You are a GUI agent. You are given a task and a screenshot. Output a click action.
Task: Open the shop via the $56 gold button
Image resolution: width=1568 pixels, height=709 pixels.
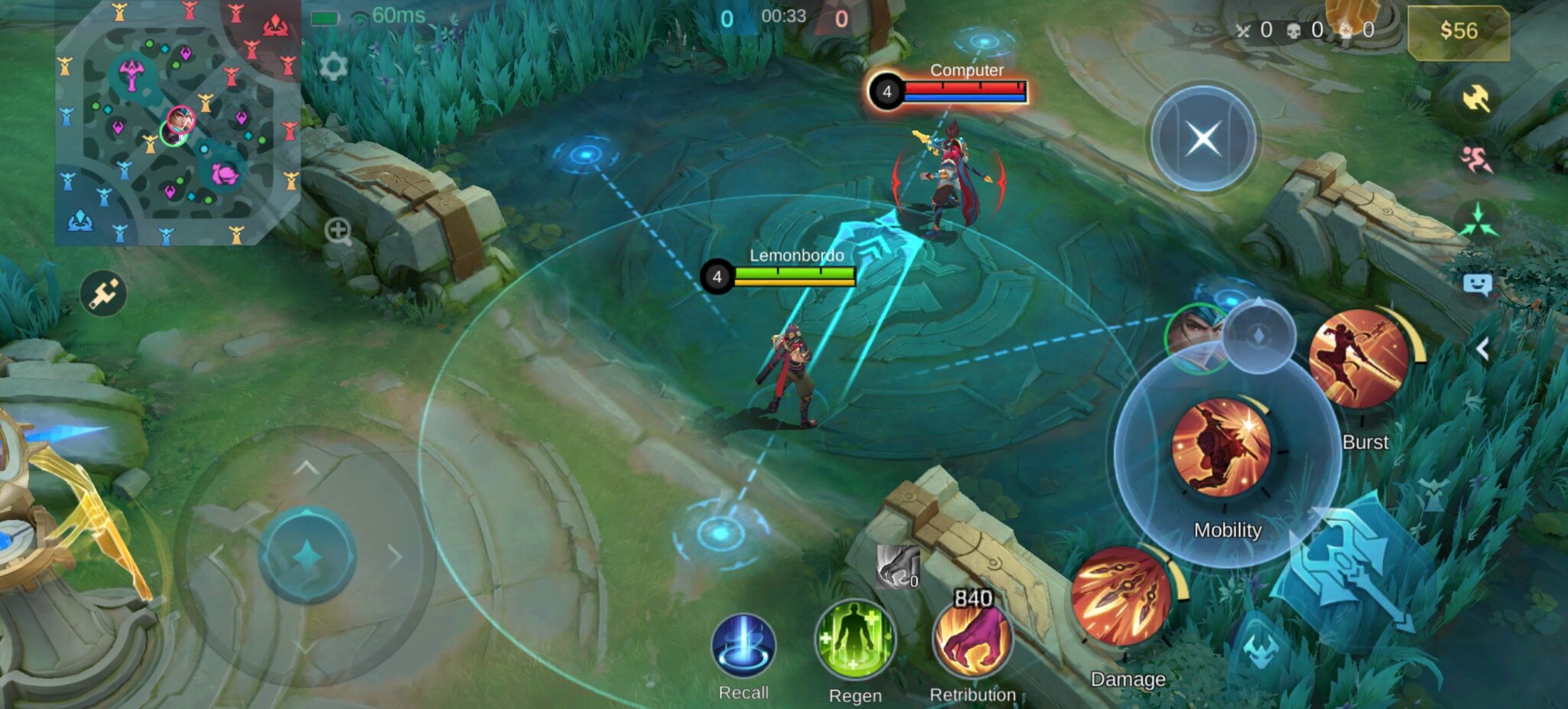coord(1458,31)
